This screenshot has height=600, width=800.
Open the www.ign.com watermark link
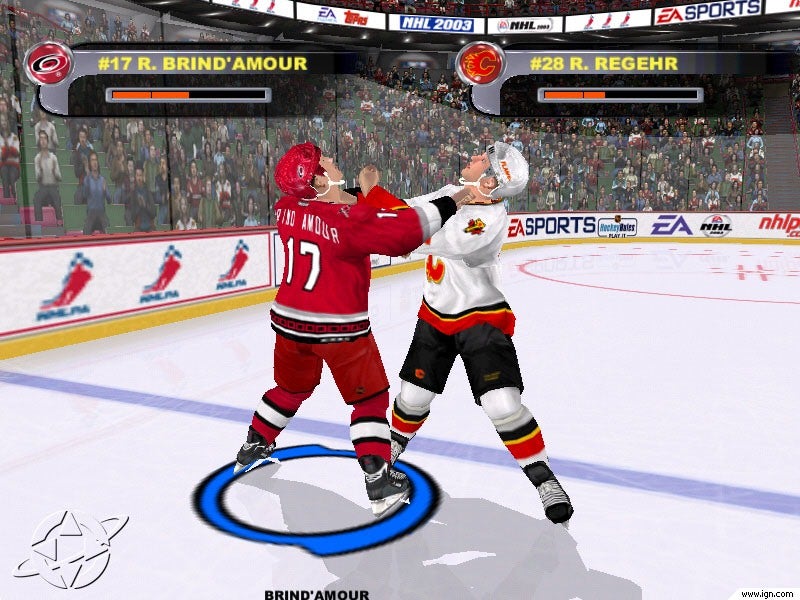[x=769, y=593]
